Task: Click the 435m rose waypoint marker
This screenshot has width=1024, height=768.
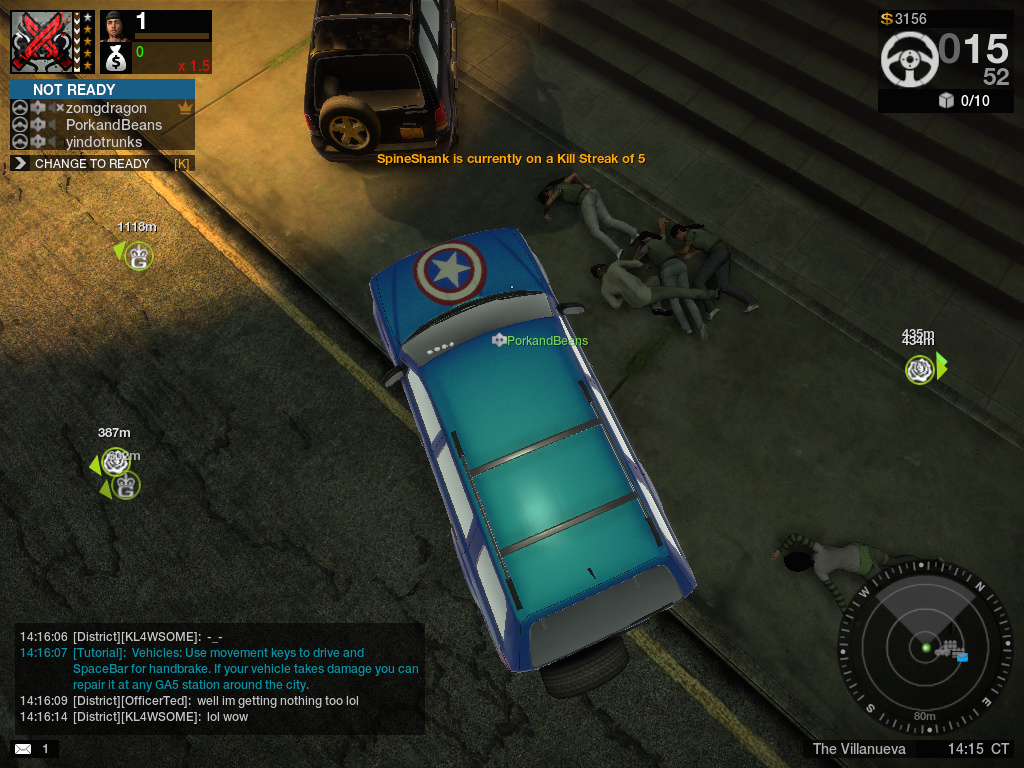Action: [x=920, y=370]
